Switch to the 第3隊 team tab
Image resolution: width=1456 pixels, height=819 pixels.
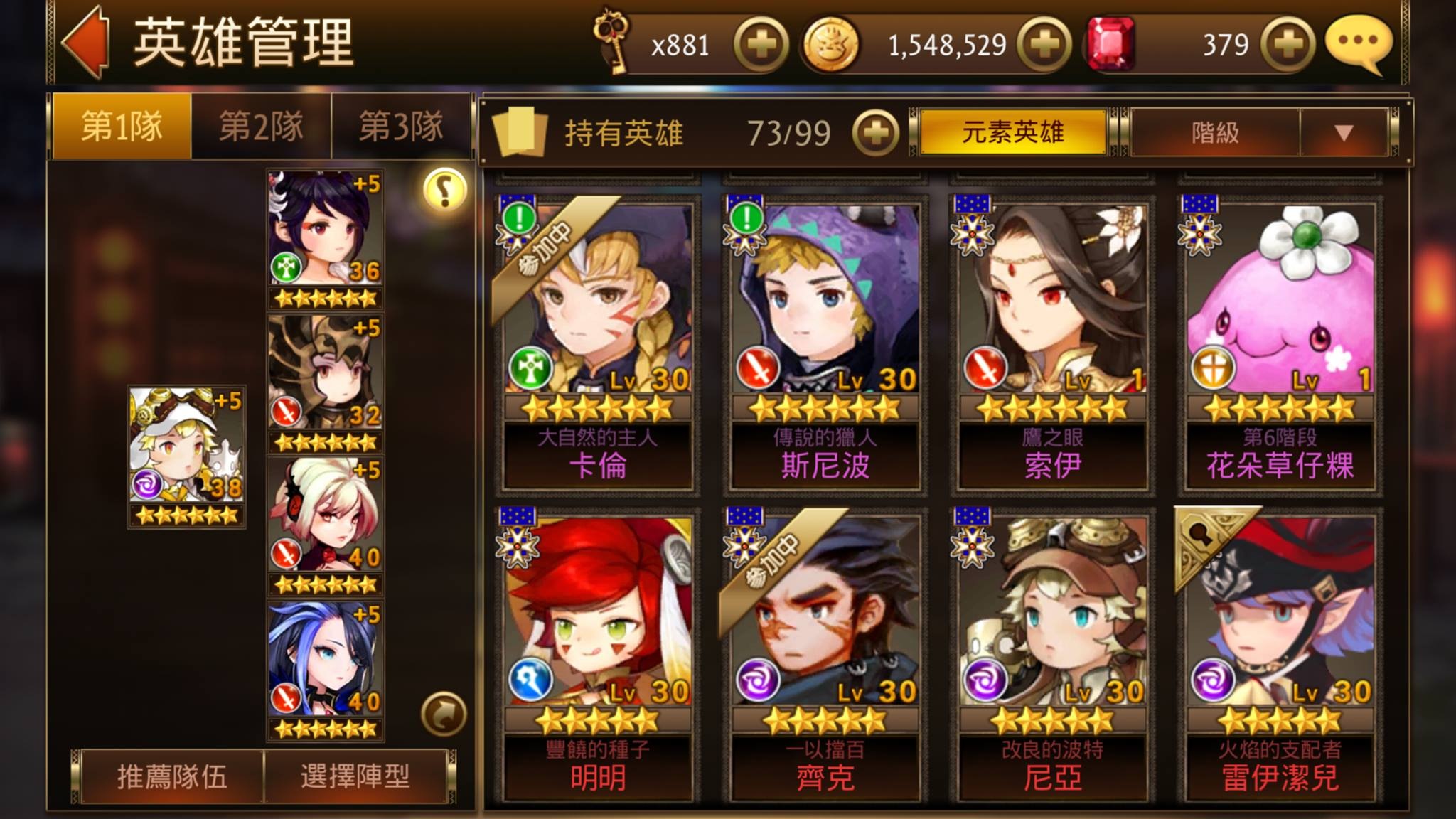(x=401, y=127)
